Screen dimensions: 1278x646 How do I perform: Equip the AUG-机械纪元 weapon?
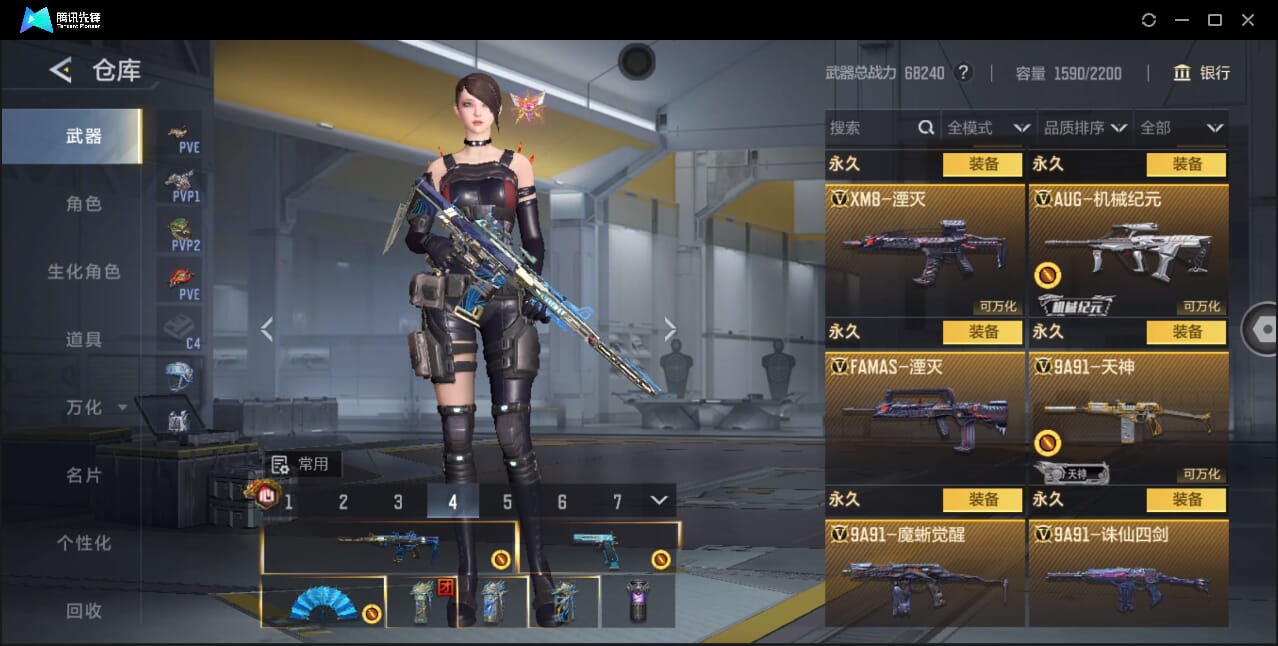(1186, 164)
